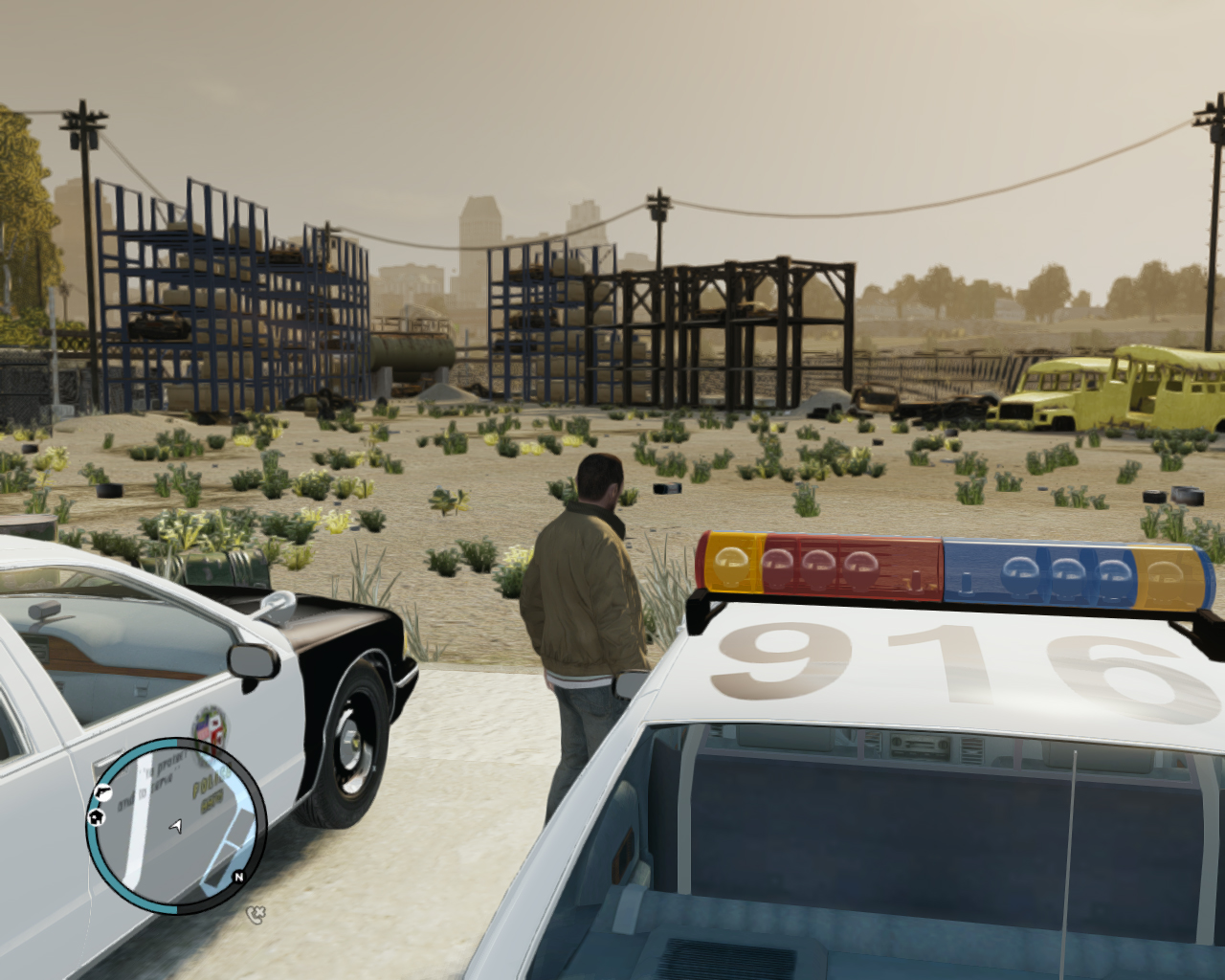The height and width of the screenshot is (980, 1225).
Task: Click the phone unavailable icon below the radar
Action: point(255,914)
